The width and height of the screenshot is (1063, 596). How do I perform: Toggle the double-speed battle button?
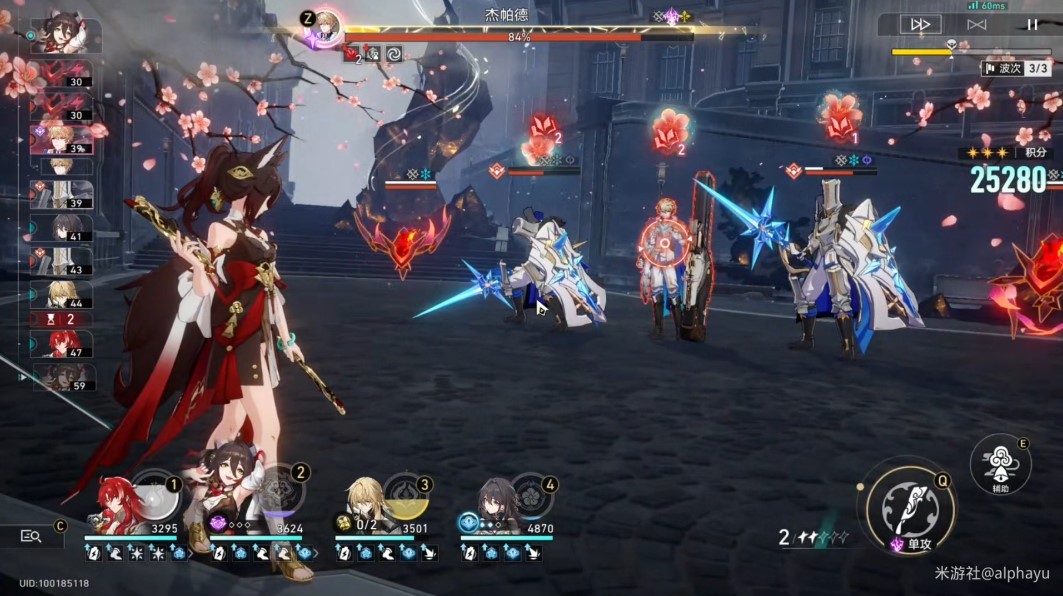pos(920,24)
